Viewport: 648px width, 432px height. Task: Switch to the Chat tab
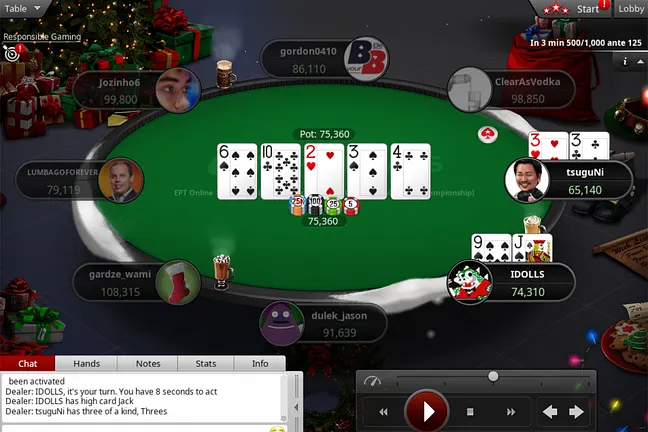pos(28,364)
